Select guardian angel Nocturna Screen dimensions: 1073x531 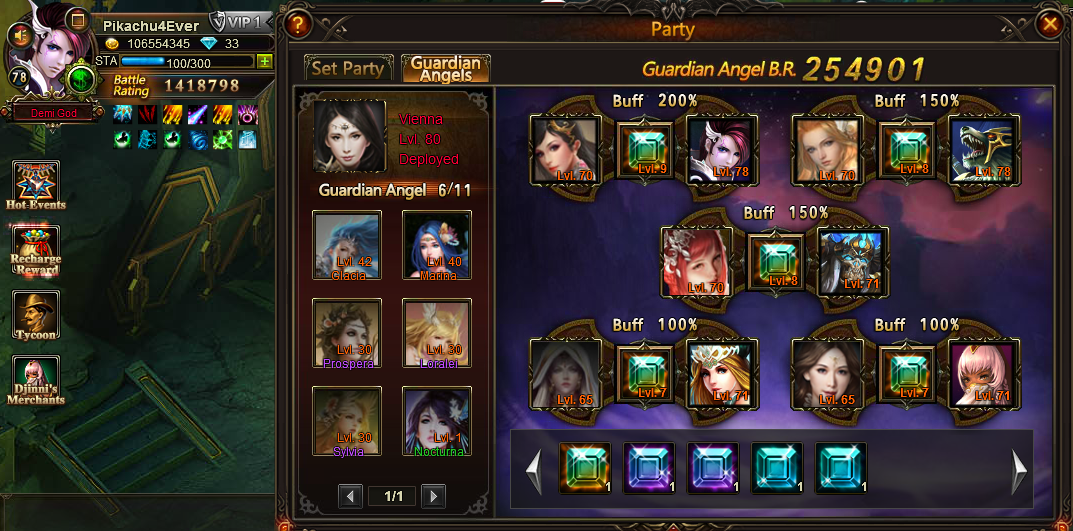[x=436, y=421]
